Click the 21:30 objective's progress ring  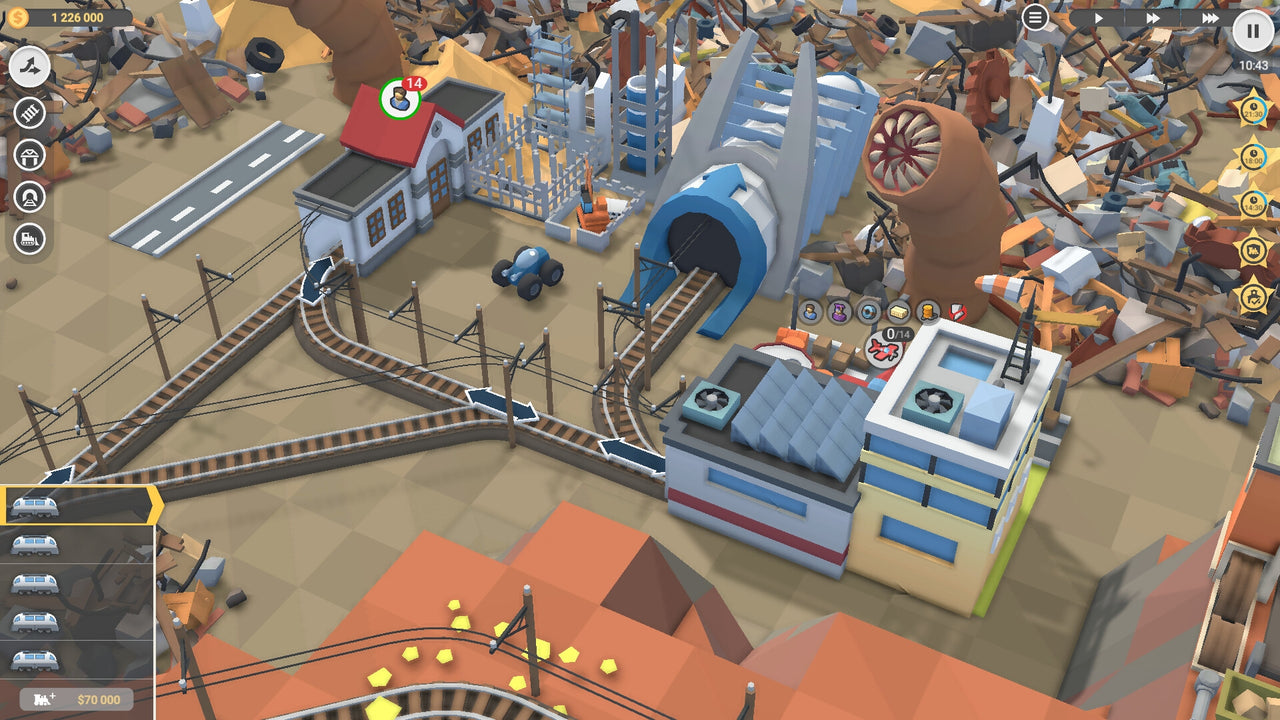click(x=1252, y=110)
